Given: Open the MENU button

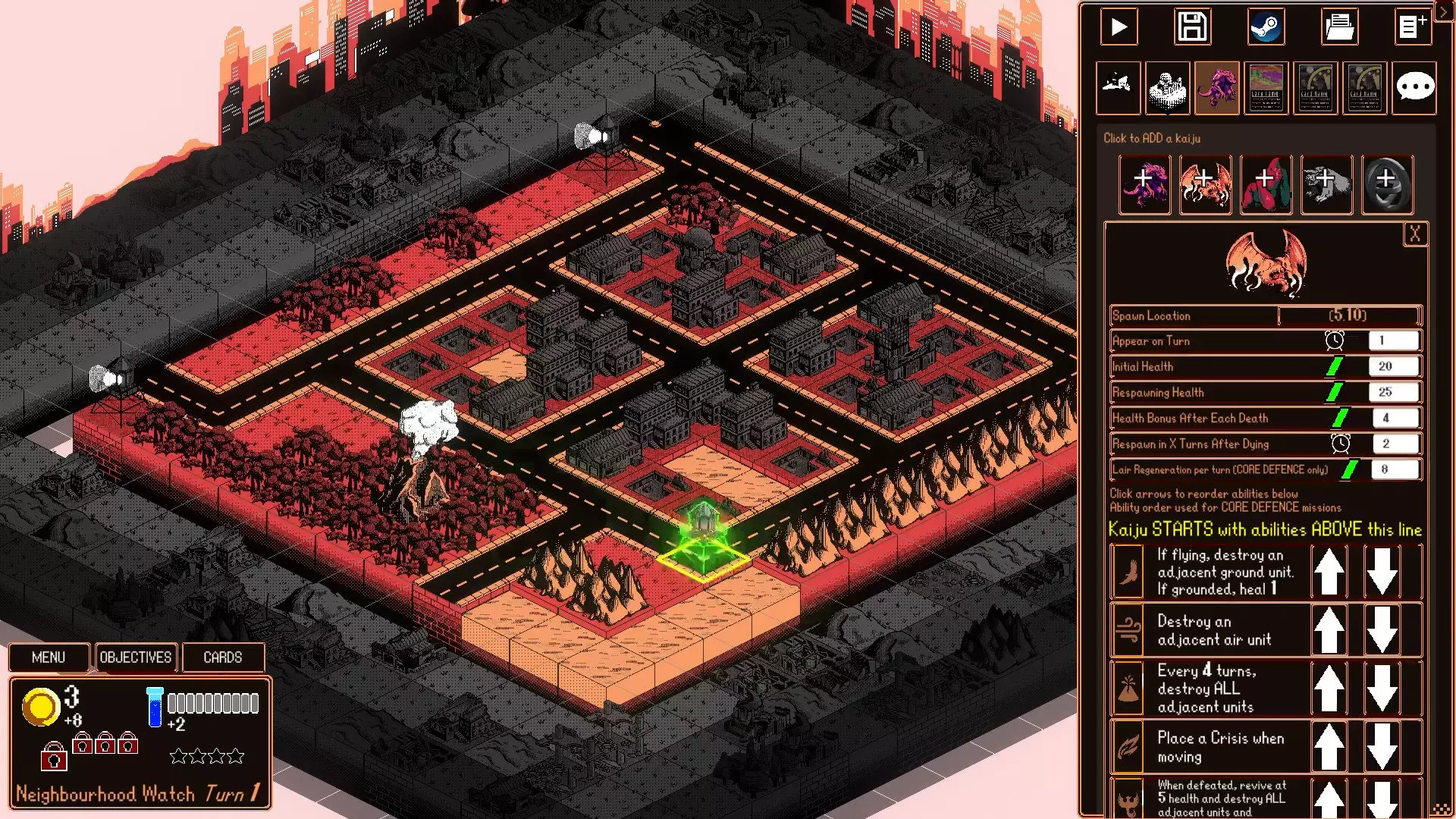Looking at the screenshot, I should pyautogui.click(x=49, y=657).
